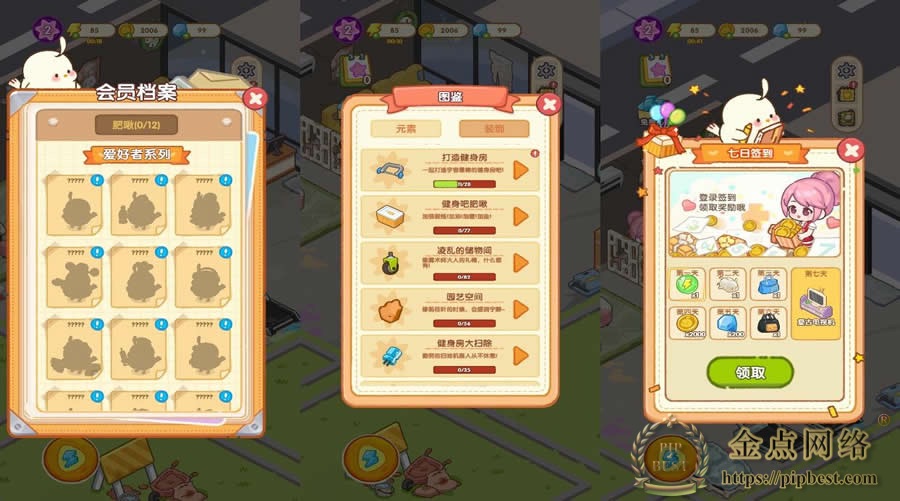Open the 园艺空间 entry arrow

pyautogui.click(x=520, y=308)
